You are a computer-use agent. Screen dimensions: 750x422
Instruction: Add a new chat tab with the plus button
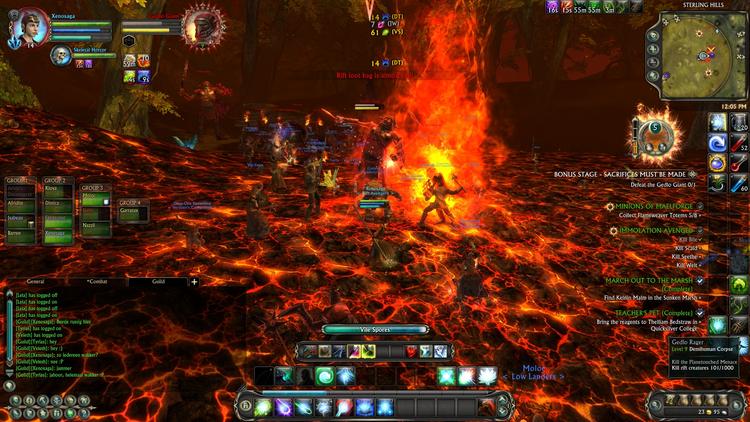194,282
